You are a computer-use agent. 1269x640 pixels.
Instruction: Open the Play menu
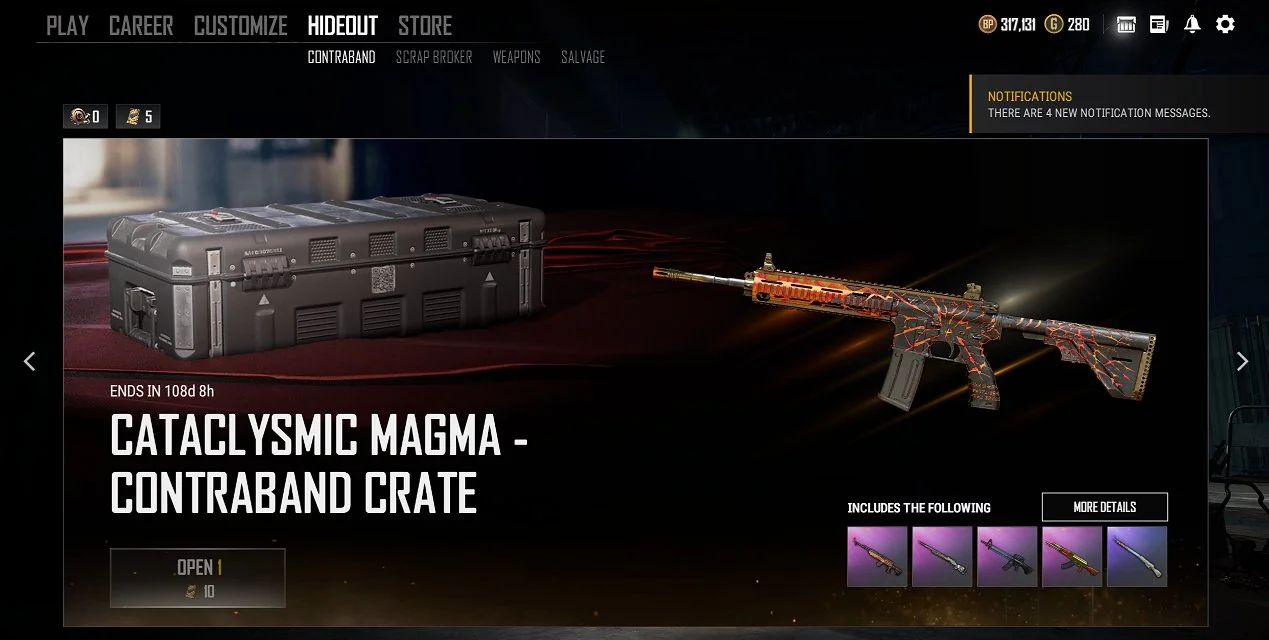tap(67, 26)
